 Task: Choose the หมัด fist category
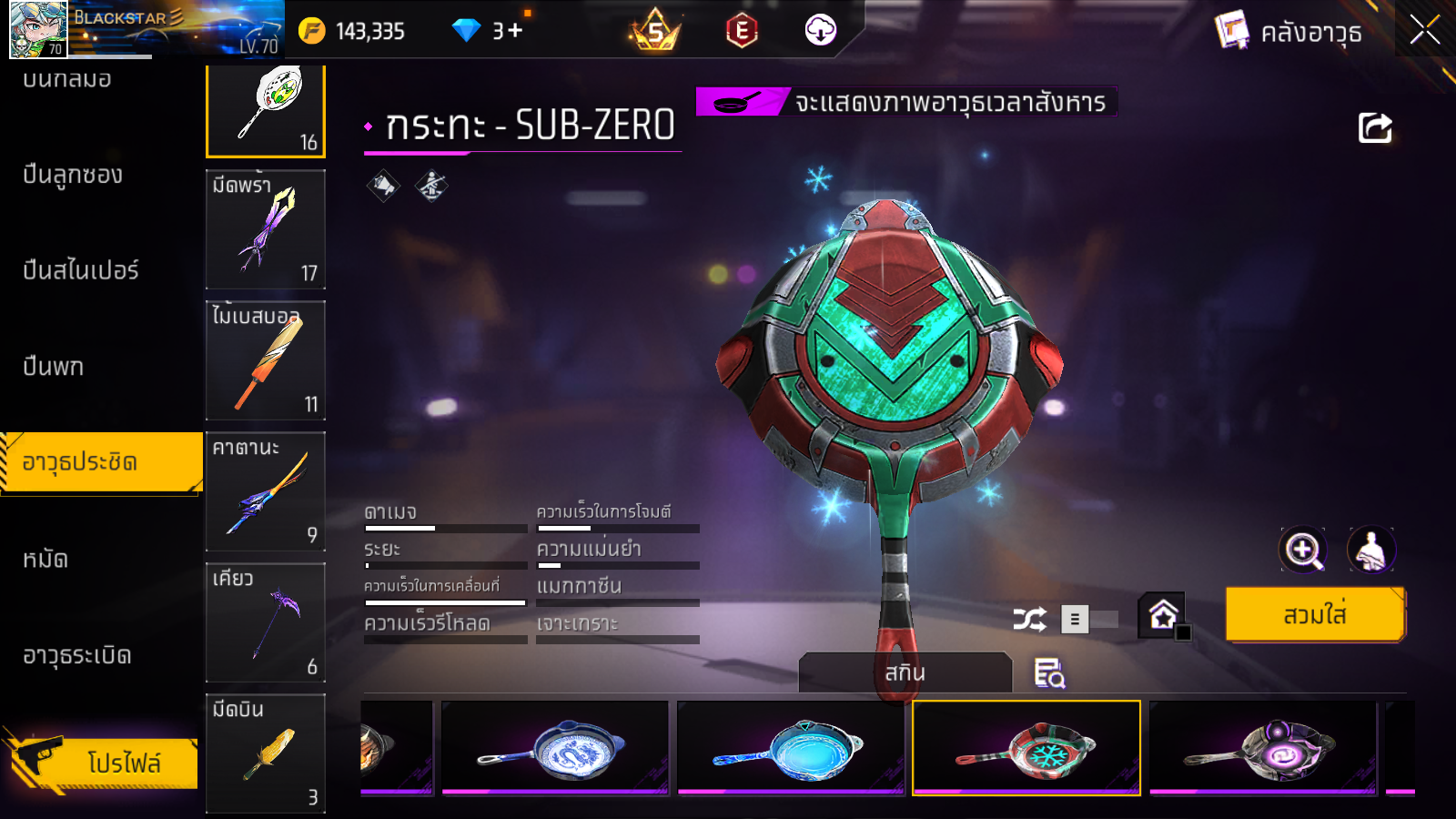point(45,559)
